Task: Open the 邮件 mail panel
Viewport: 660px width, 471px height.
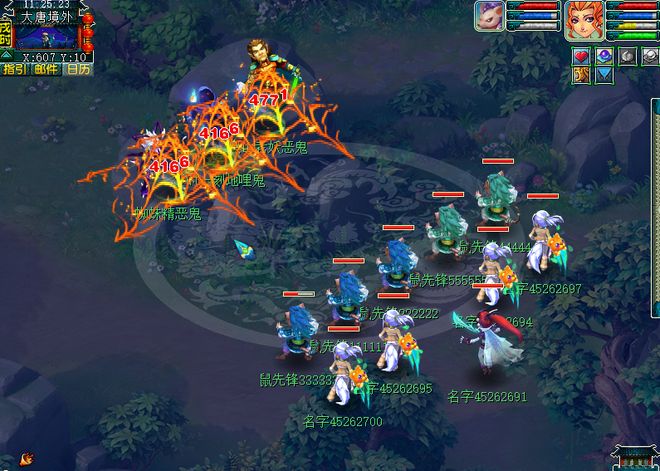Action: [x=45, y=69]
